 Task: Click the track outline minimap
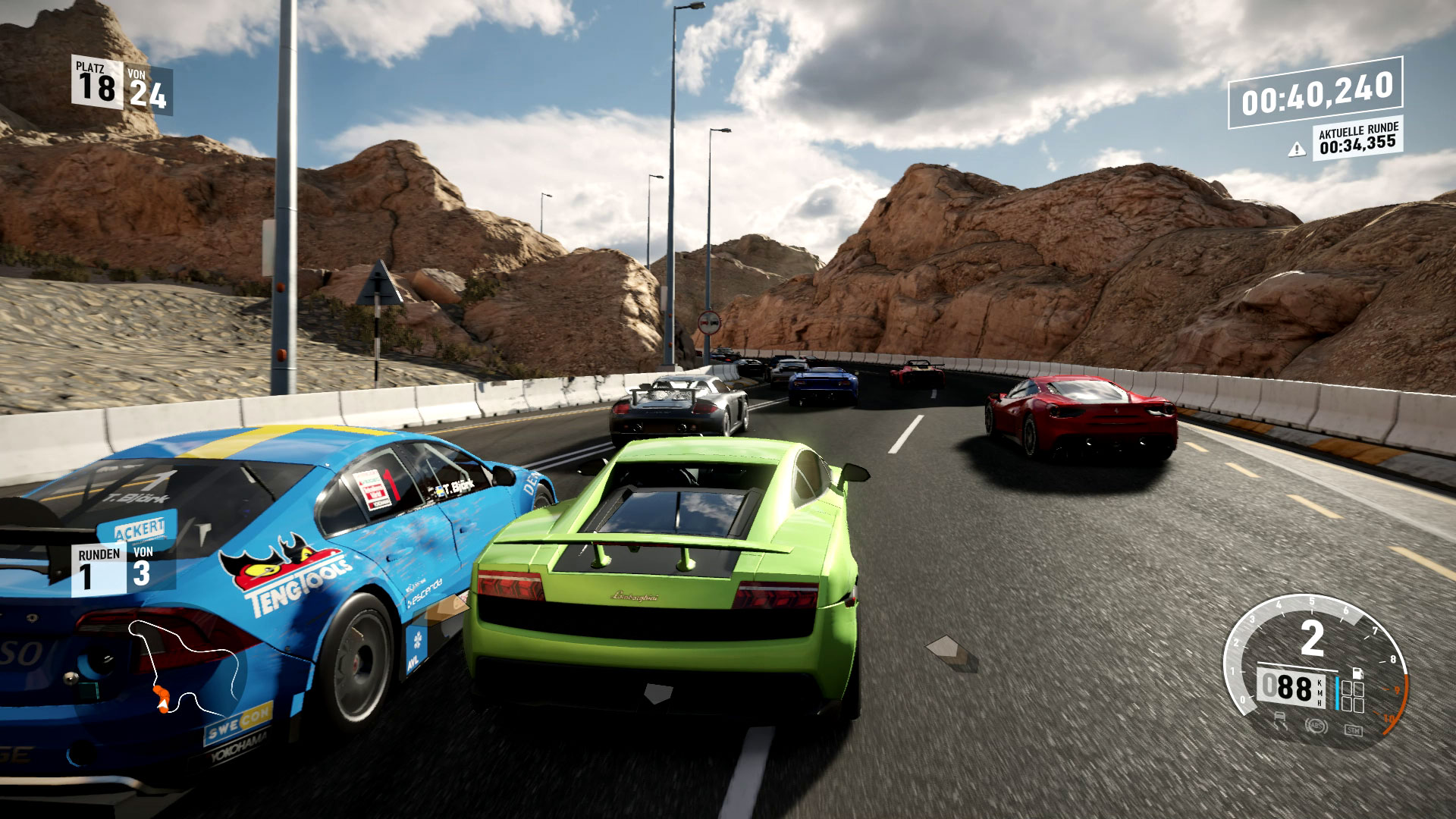190,667
